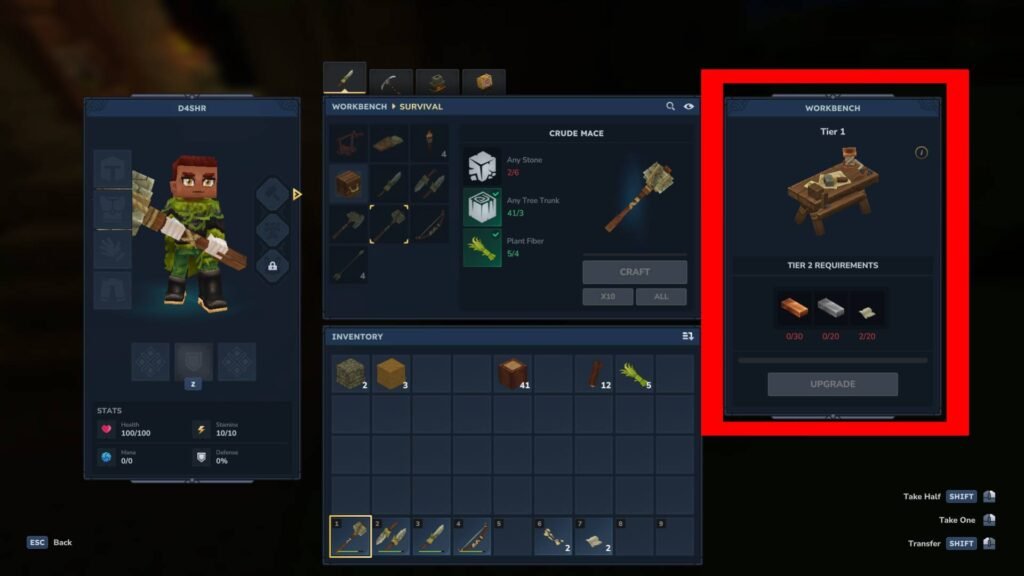Open the recipe search magnifier
This screenshot has width=1024, height=576.
pyautogui.click(x=670, y=106)
